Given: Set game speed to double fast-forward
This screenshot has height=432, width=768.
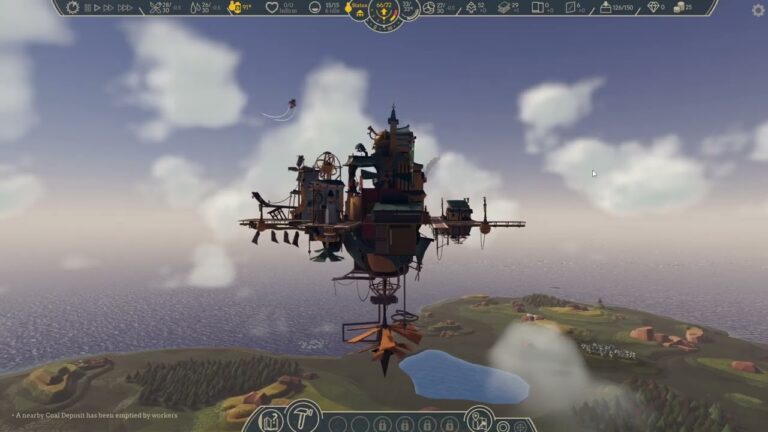Looking at the screenshot, I should (x=107, y=7).
